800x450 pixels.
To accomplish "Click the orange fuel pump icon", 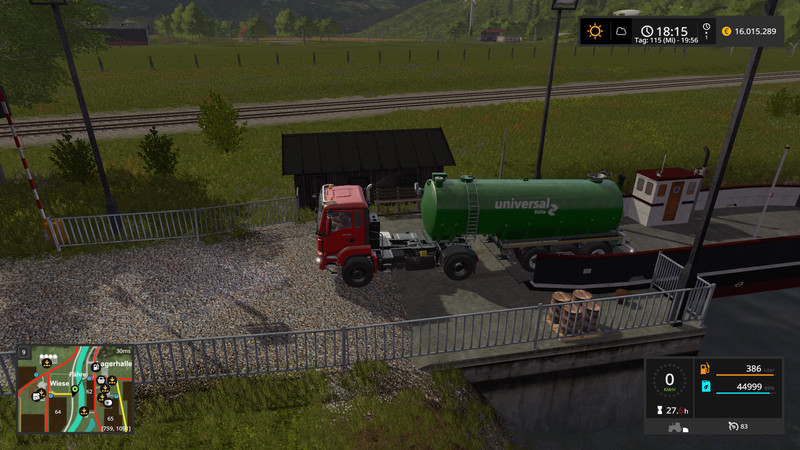I will pyautogui.click(x=705, y=370).
